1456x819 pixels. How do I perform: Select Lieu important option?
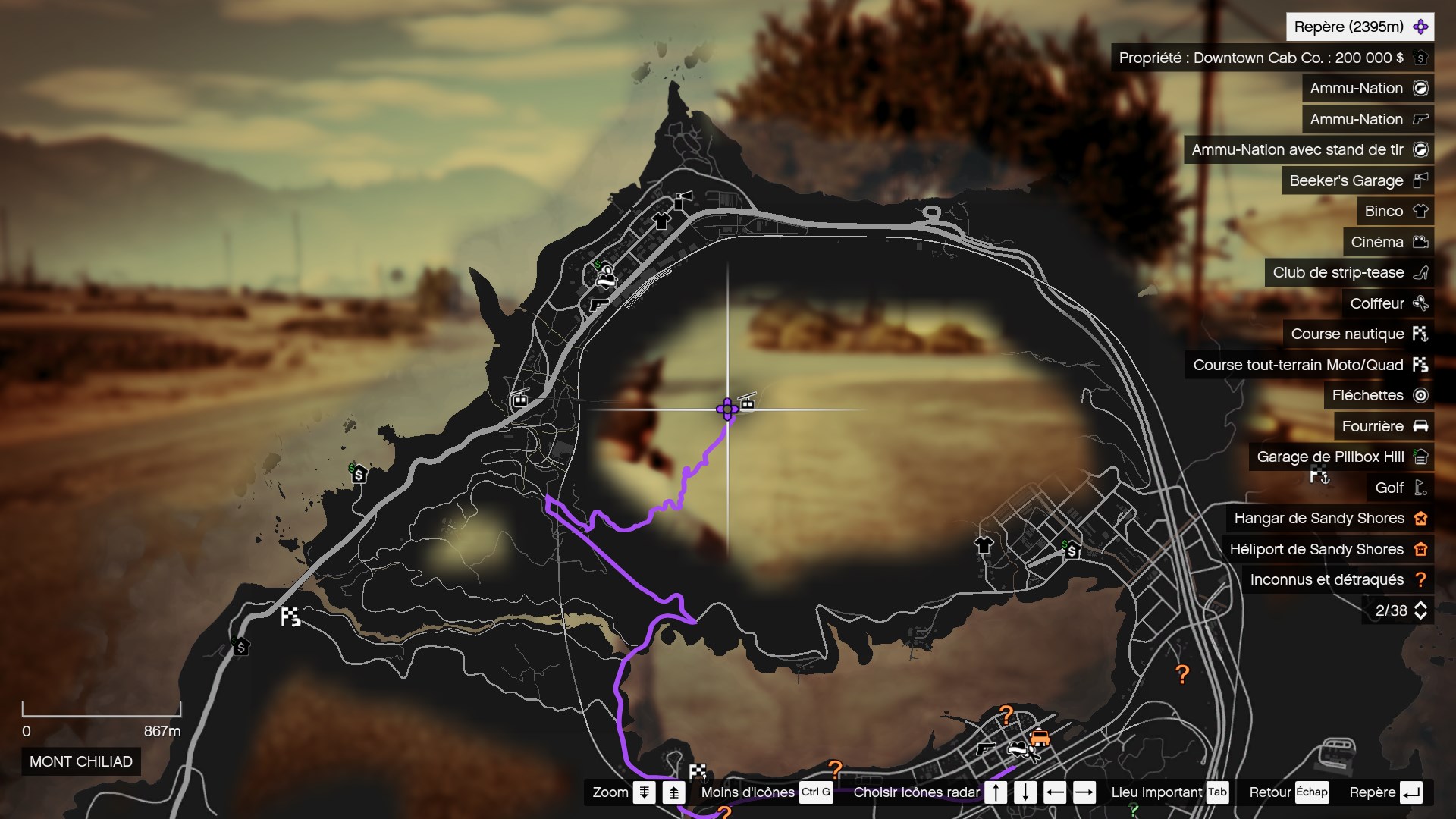1159,792
